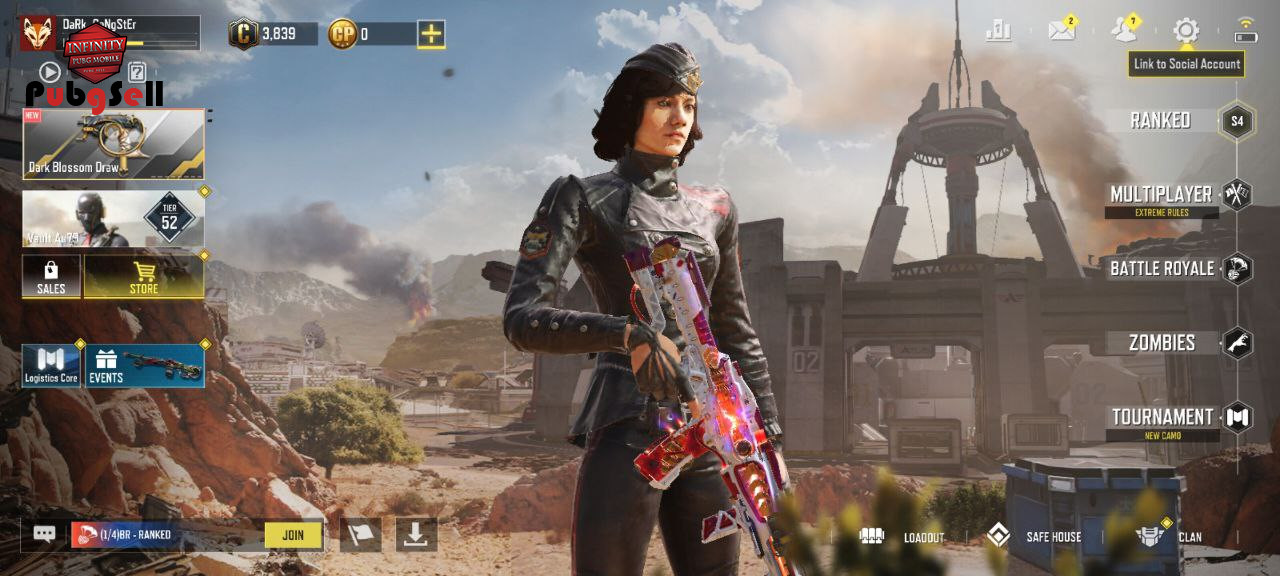View the Events page
The image size is (1280, 576).
point(145,366)
